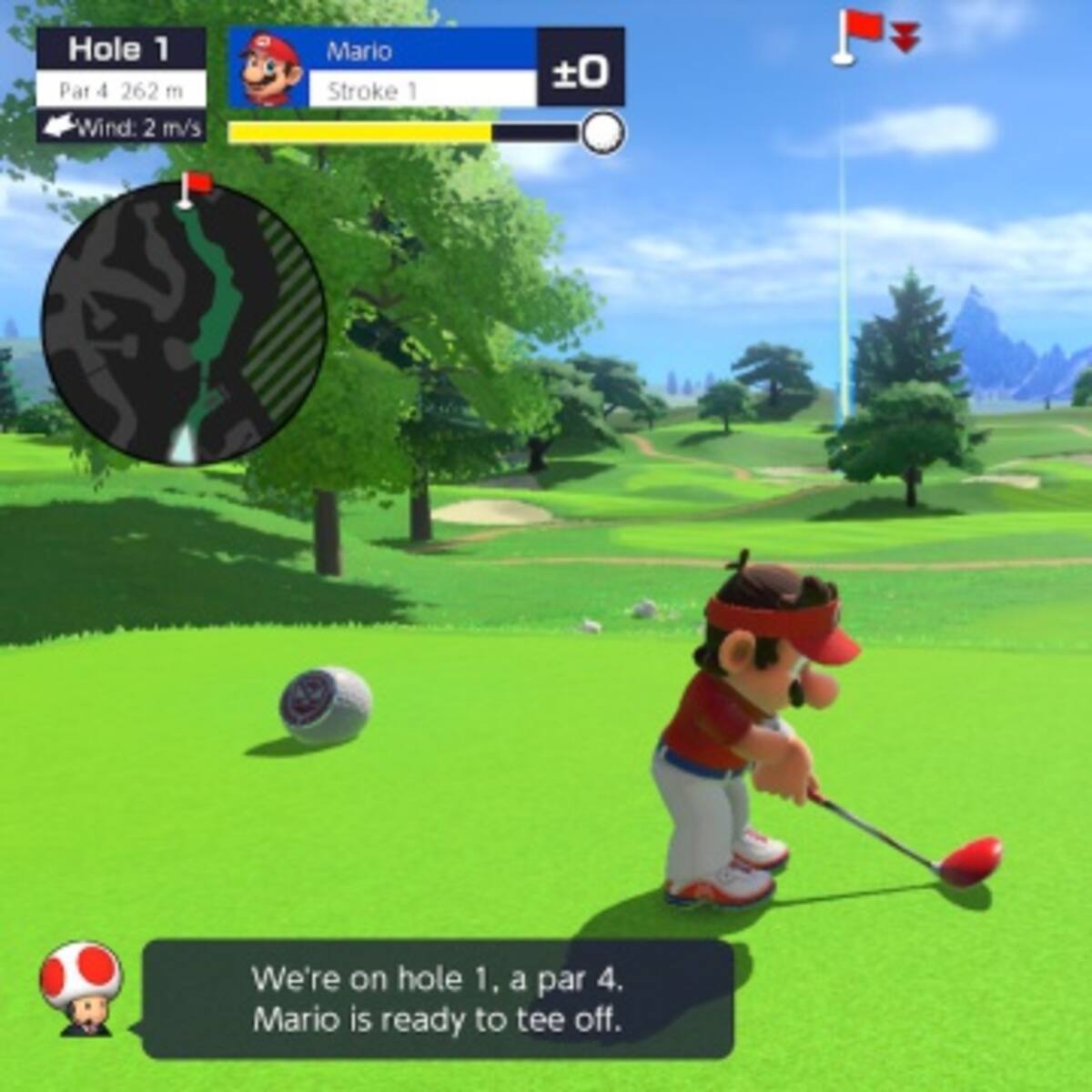Click Toad's commentary dialogue box

pyautogui.click(x=438, y=999)
